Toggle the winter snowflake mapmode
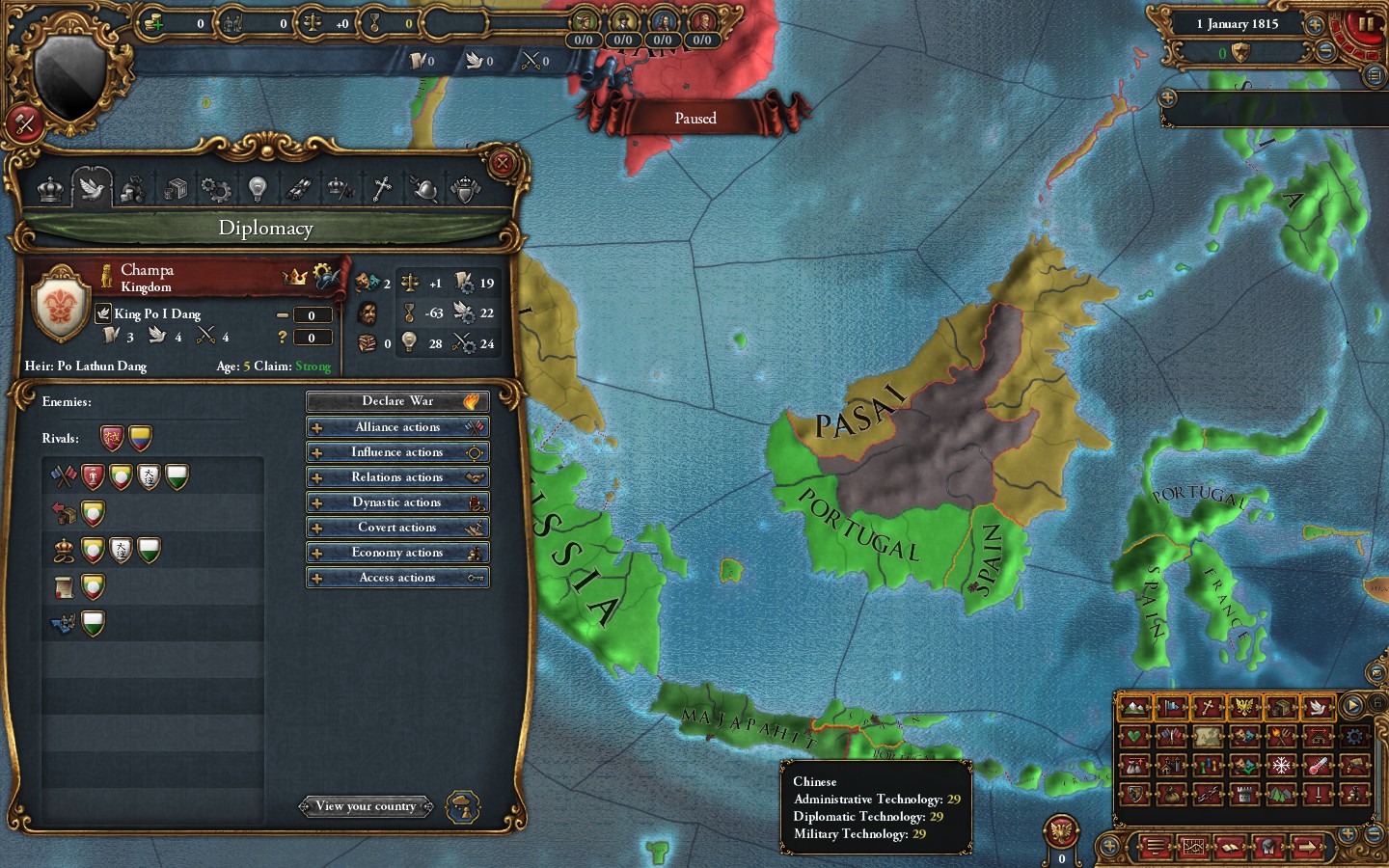Viewport: 1389px width, 868px height. (x=1281, y=766)
